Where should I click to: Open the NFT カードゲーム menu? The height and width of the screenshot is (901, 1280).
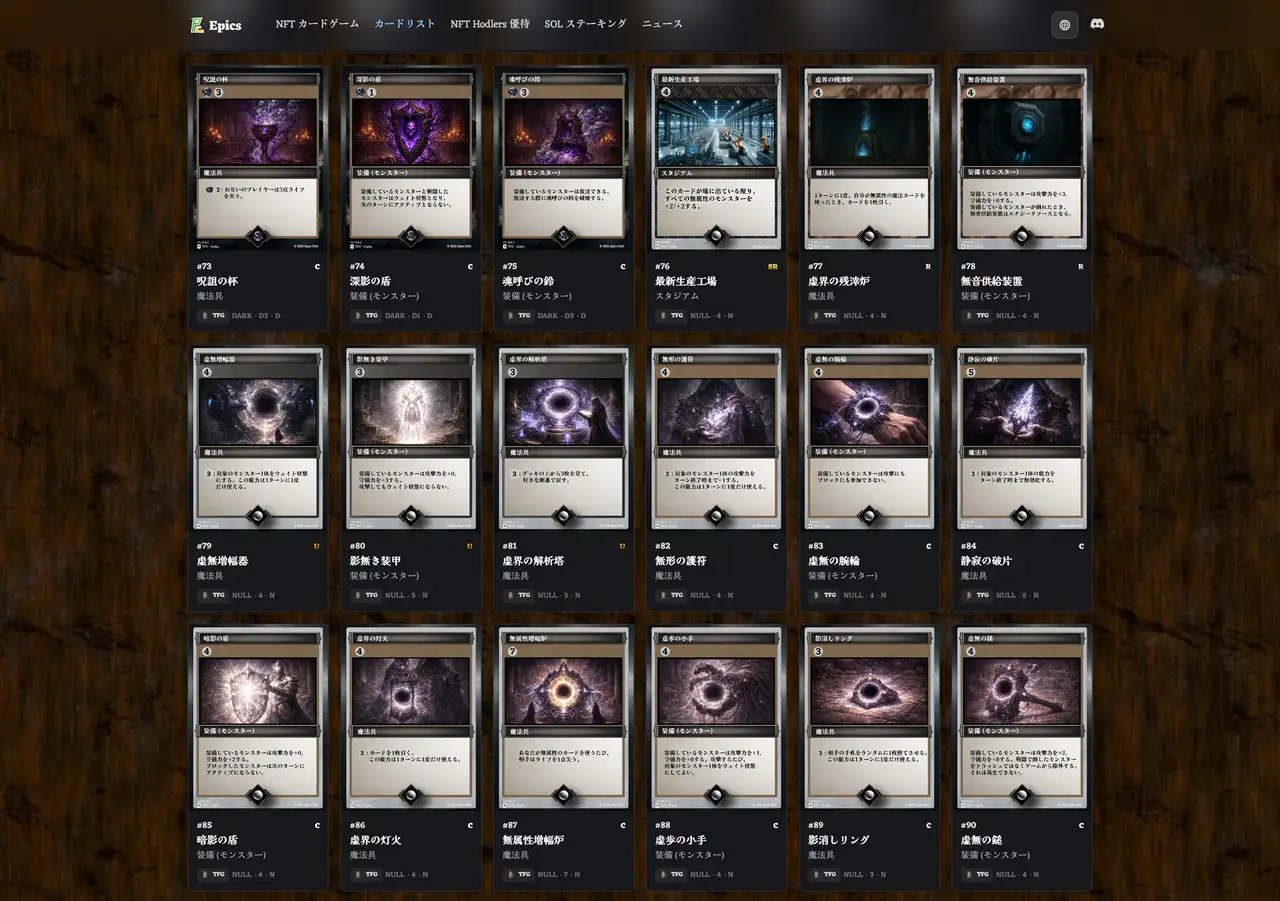tap(316, 22)
